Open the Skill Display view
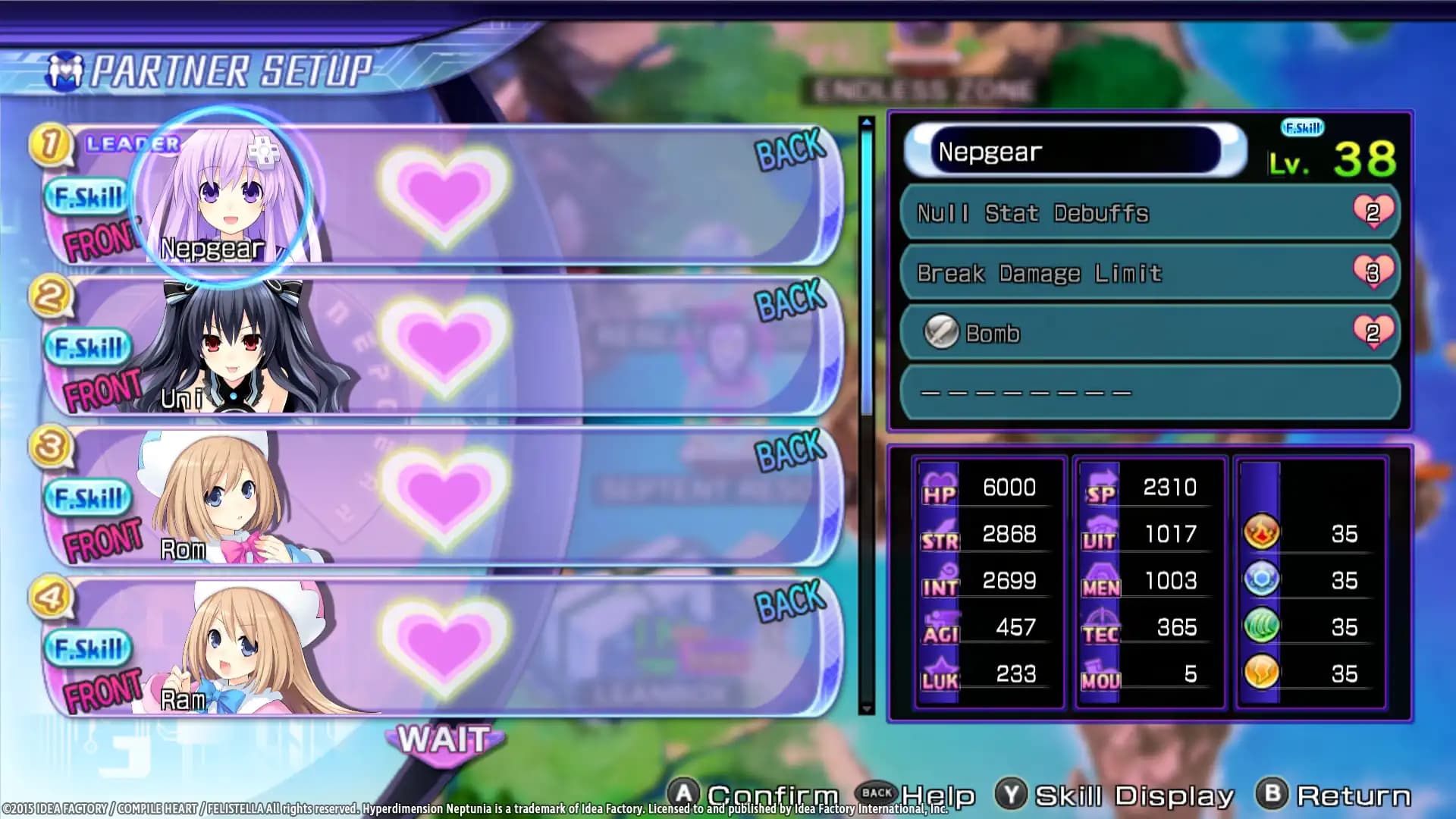This screenshot has width=1456, height=819. point(1119,793)
